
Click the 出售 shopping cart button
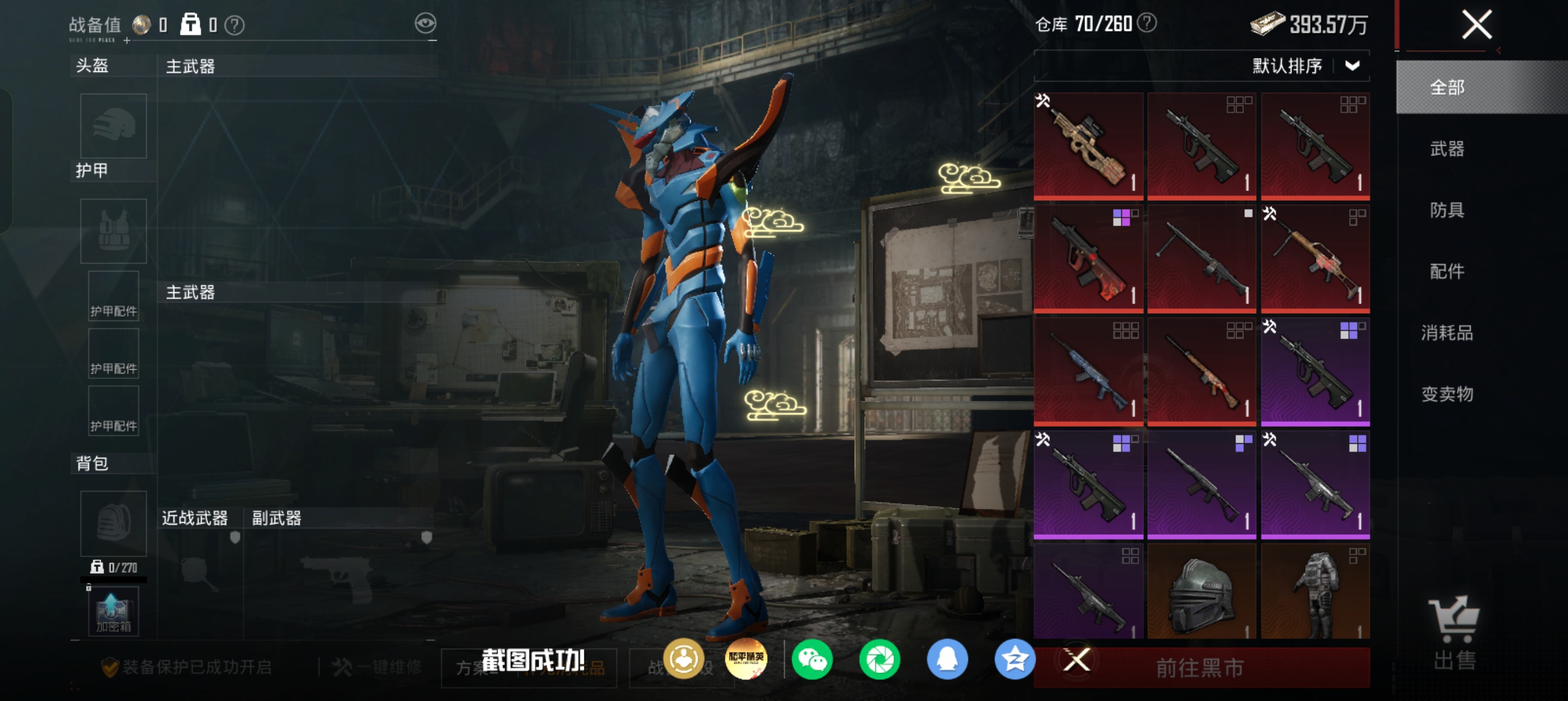(x=1454, y=633)
